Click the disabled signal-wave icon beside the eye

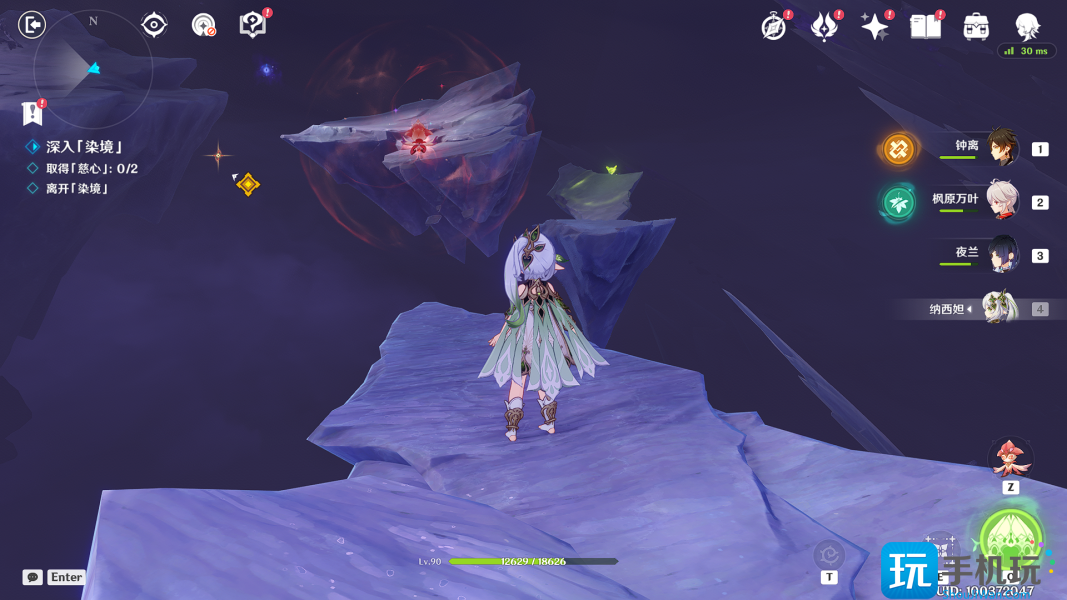pos(204,25)
